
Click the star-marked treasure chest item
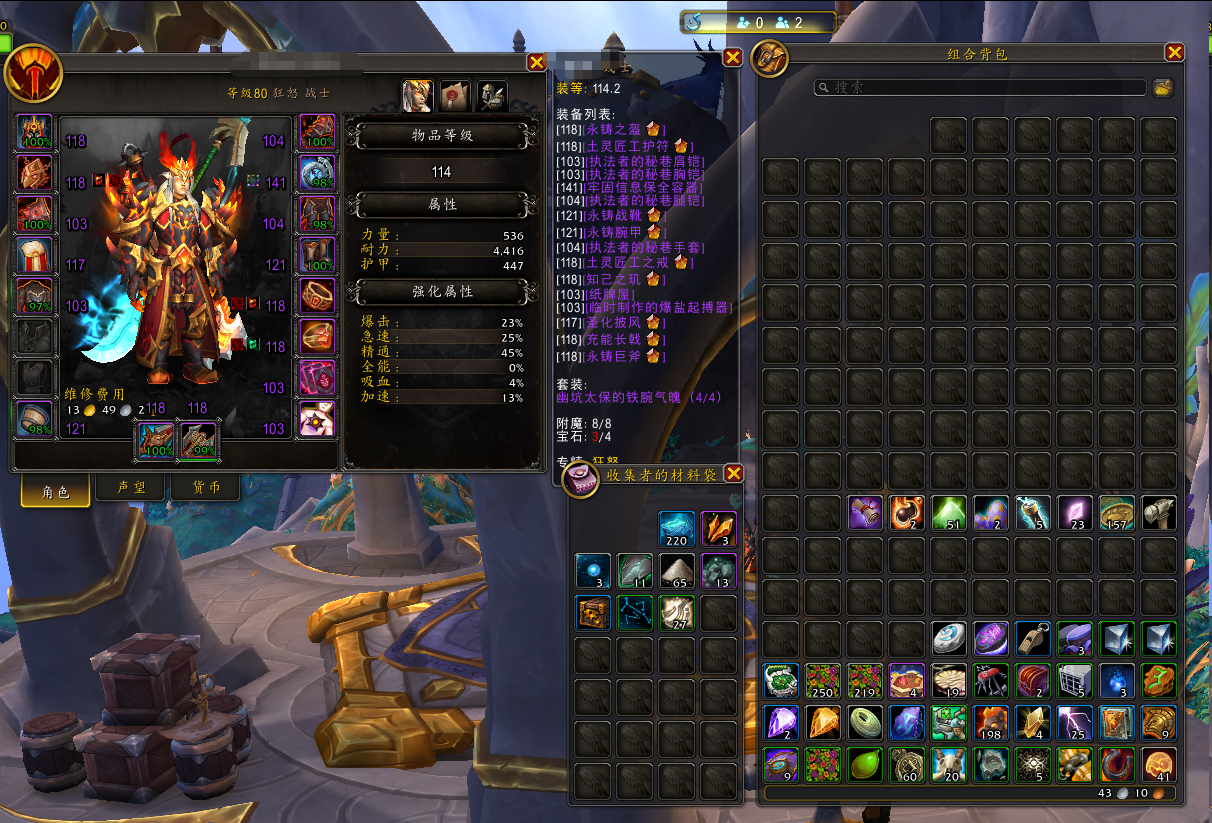593,612
